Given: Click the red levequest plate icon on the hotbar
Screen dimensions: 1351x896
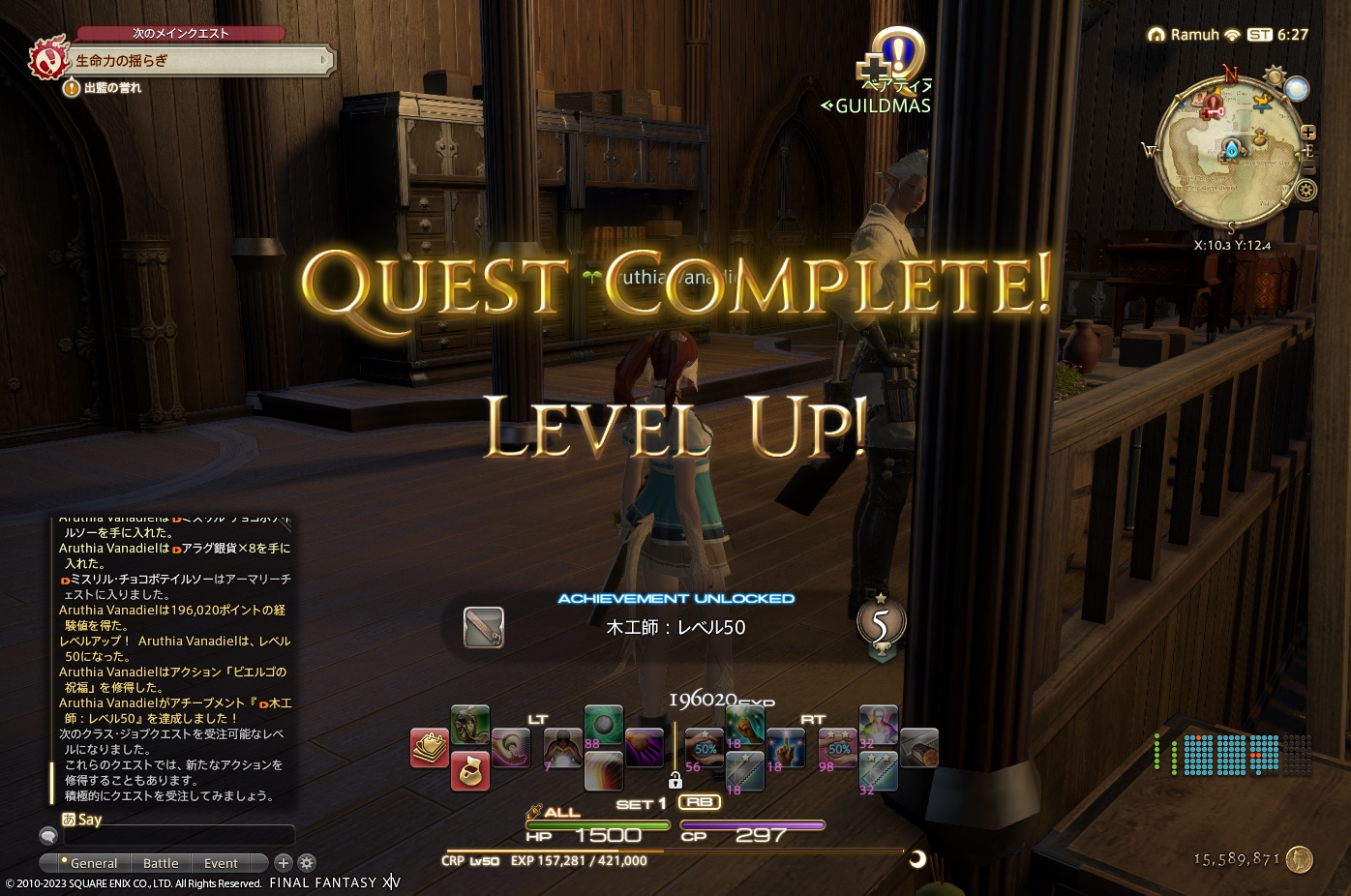Looking at the screenshot, I should (429, 747).
